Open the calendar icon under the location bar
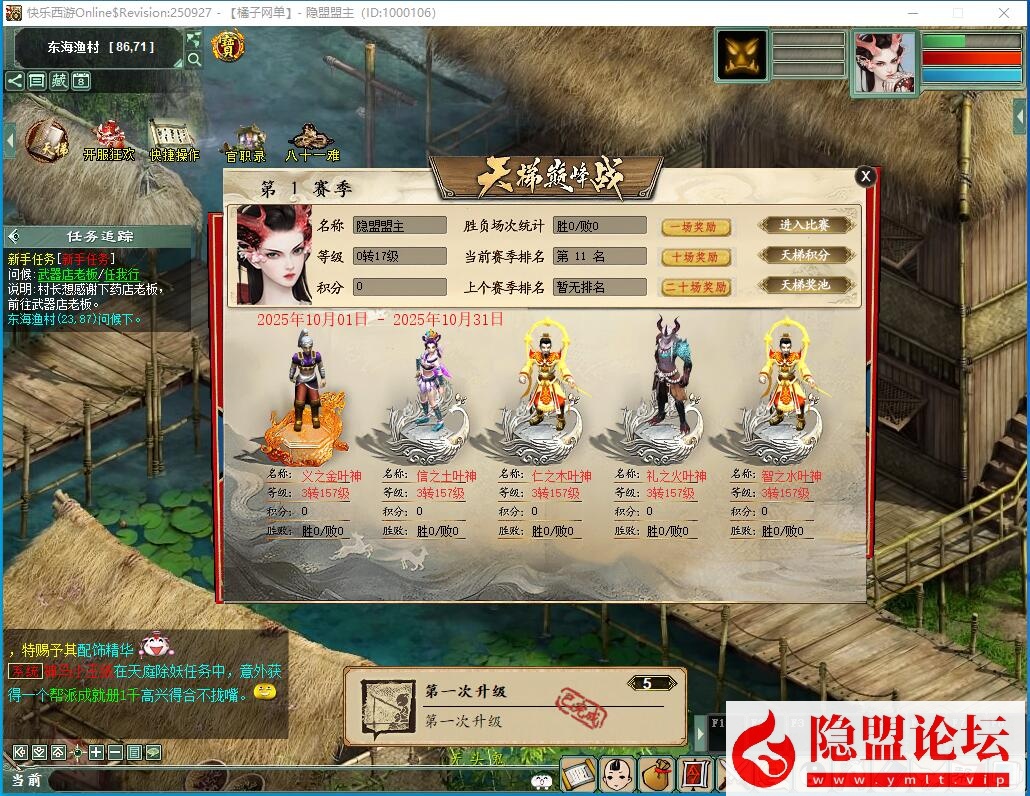Screen dimensions: 1030x796 81,81
